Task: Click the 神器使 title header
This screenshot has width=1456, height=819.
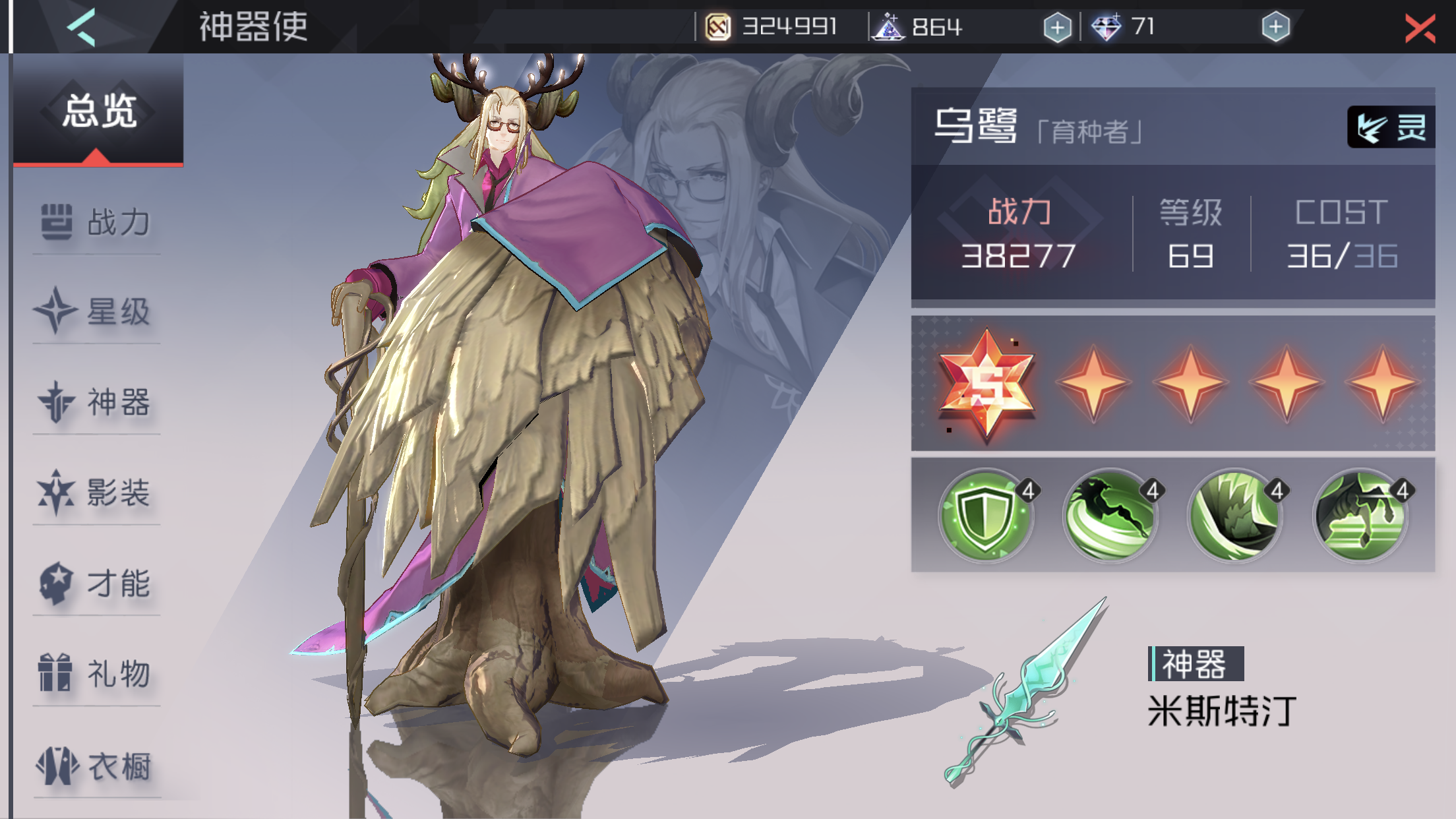Action: coord(253,28)
